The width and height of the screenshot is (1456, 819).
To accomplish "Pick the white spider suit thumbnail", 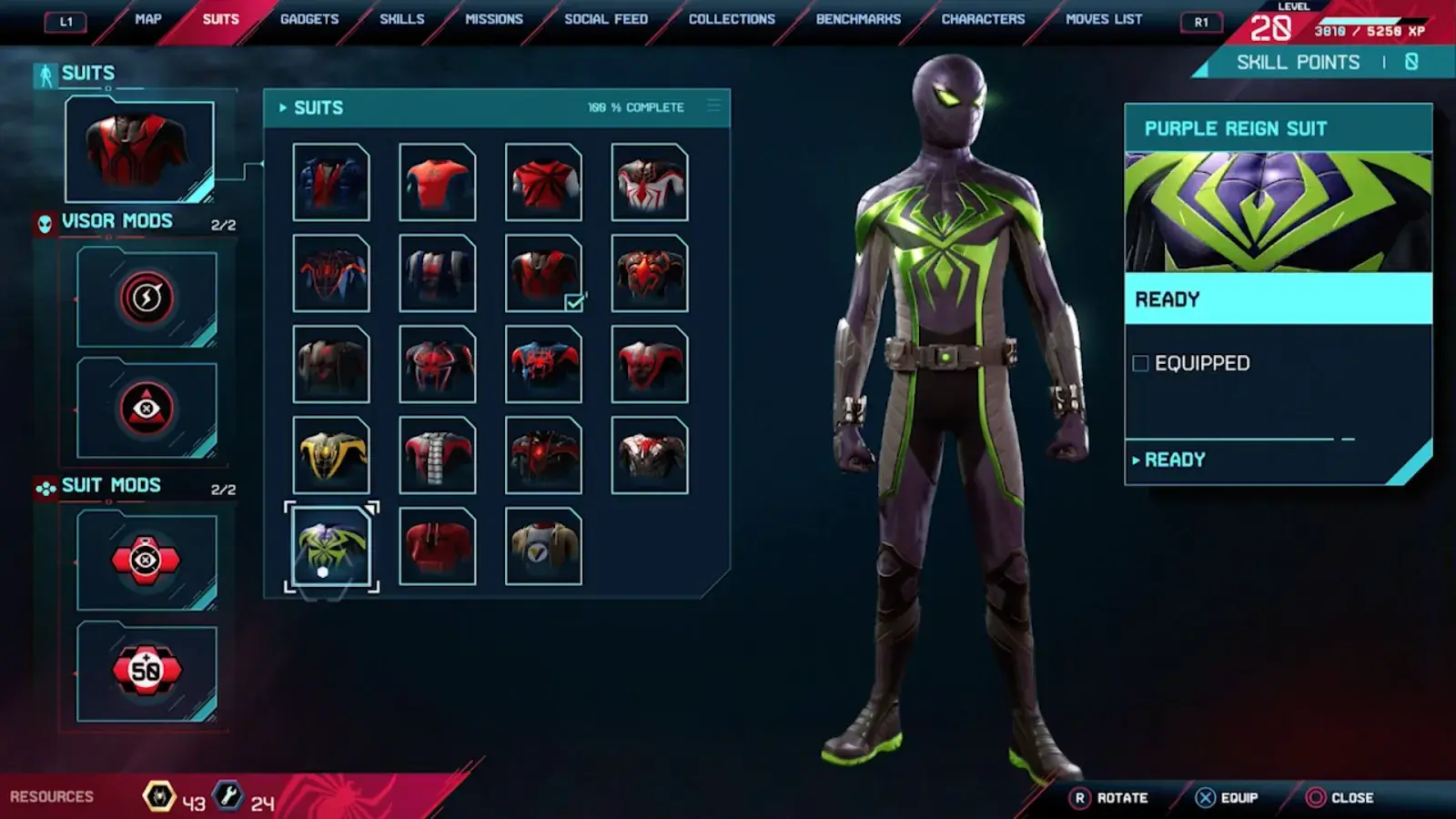I will pos(650,182).
